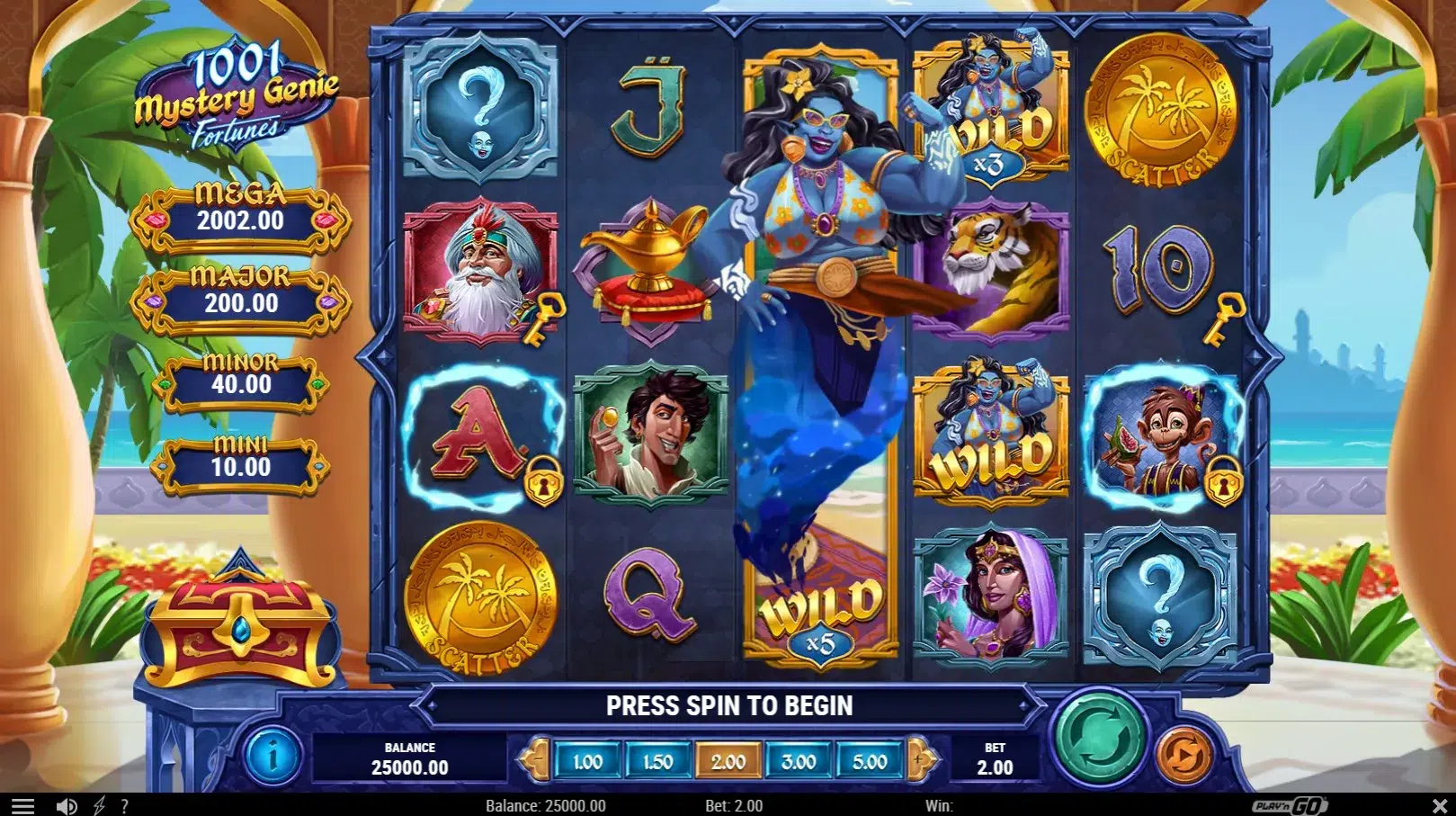Close the game with the X button
The image size is (1456, 816).
coord(1439,805)
